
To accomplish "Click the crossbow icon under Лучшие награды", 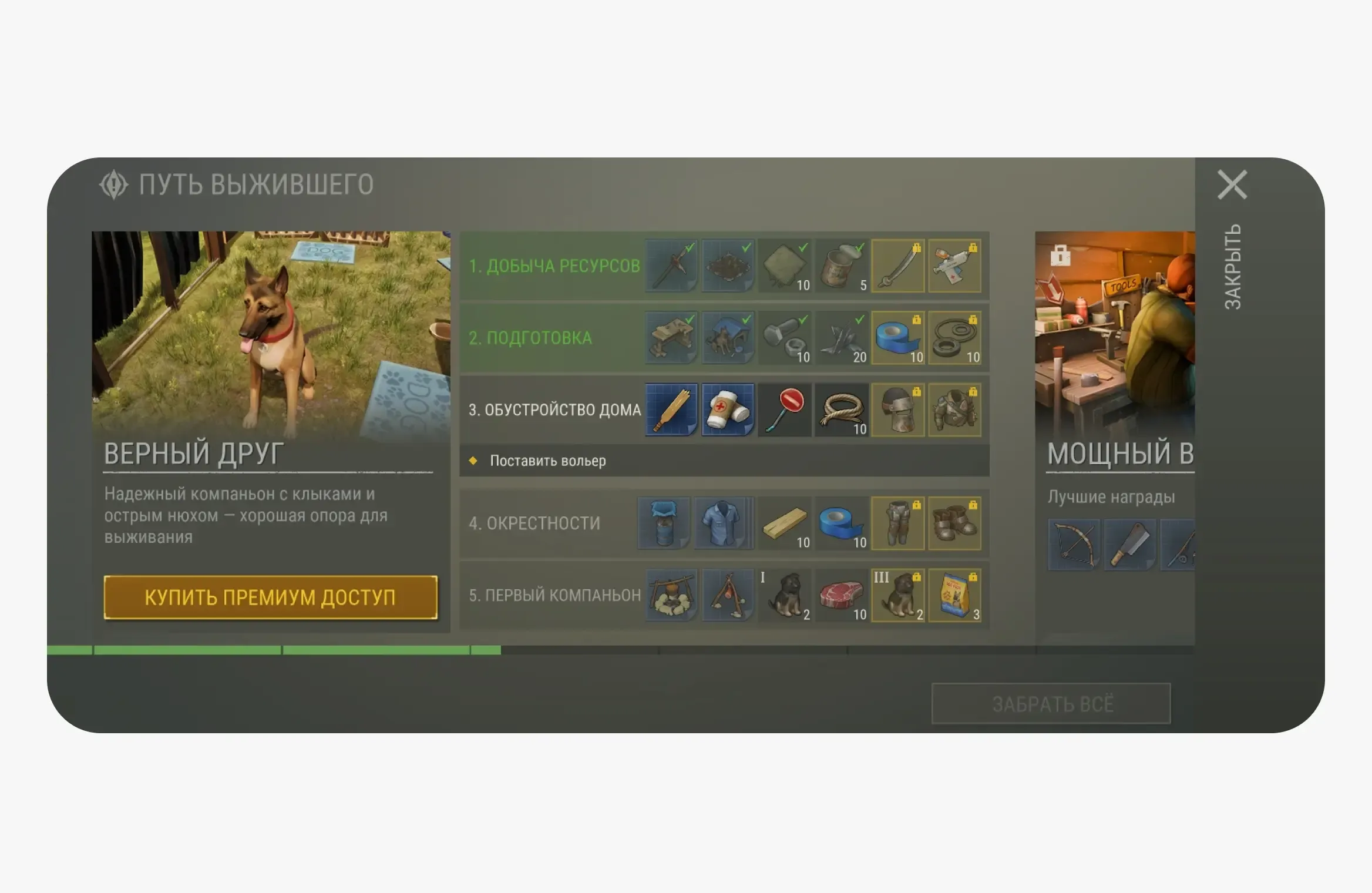I will pyautogui.click(x=1073, y=545).
